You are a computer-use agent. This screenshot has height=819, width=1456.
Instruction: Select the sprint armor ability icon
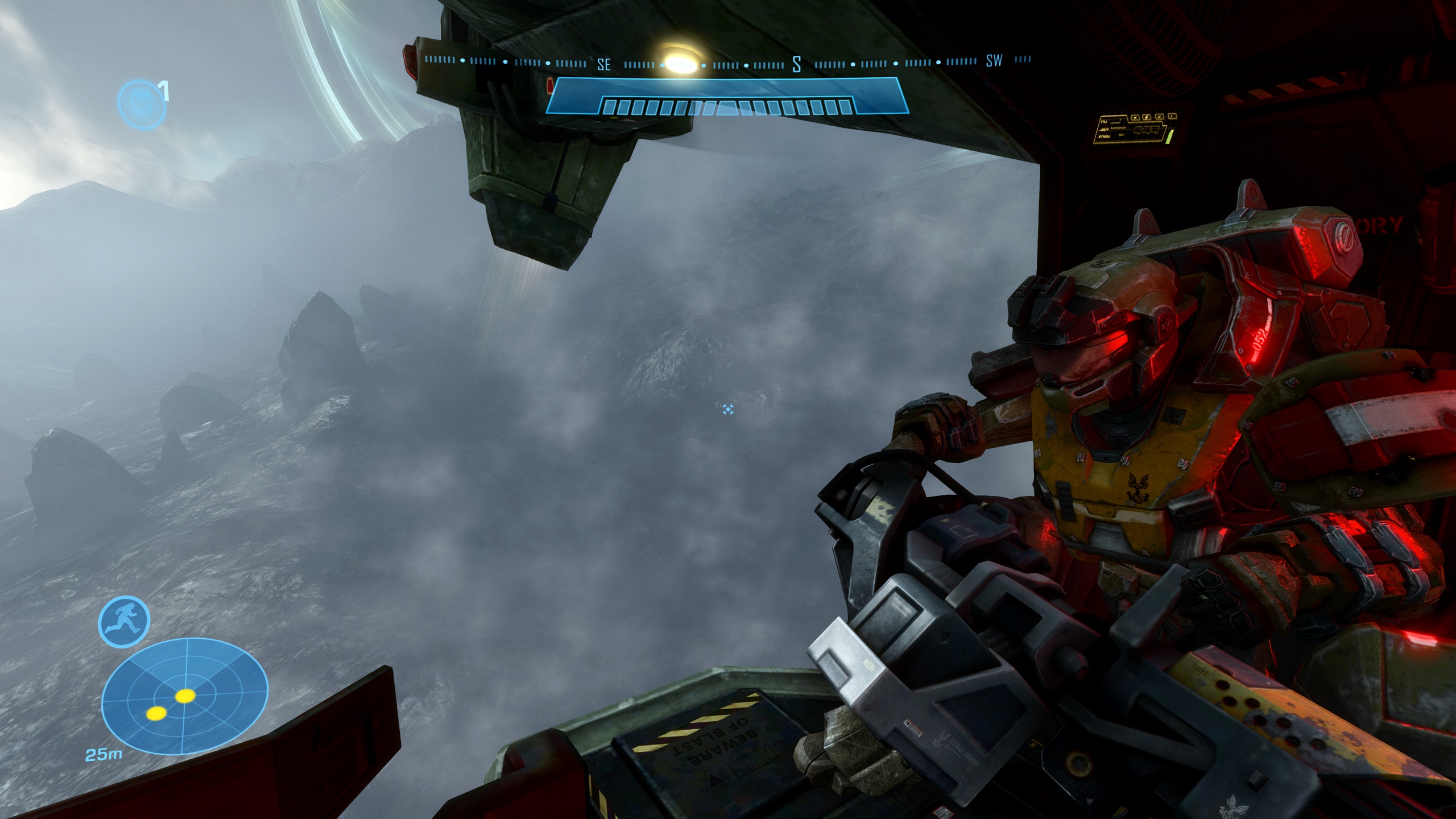124,622
